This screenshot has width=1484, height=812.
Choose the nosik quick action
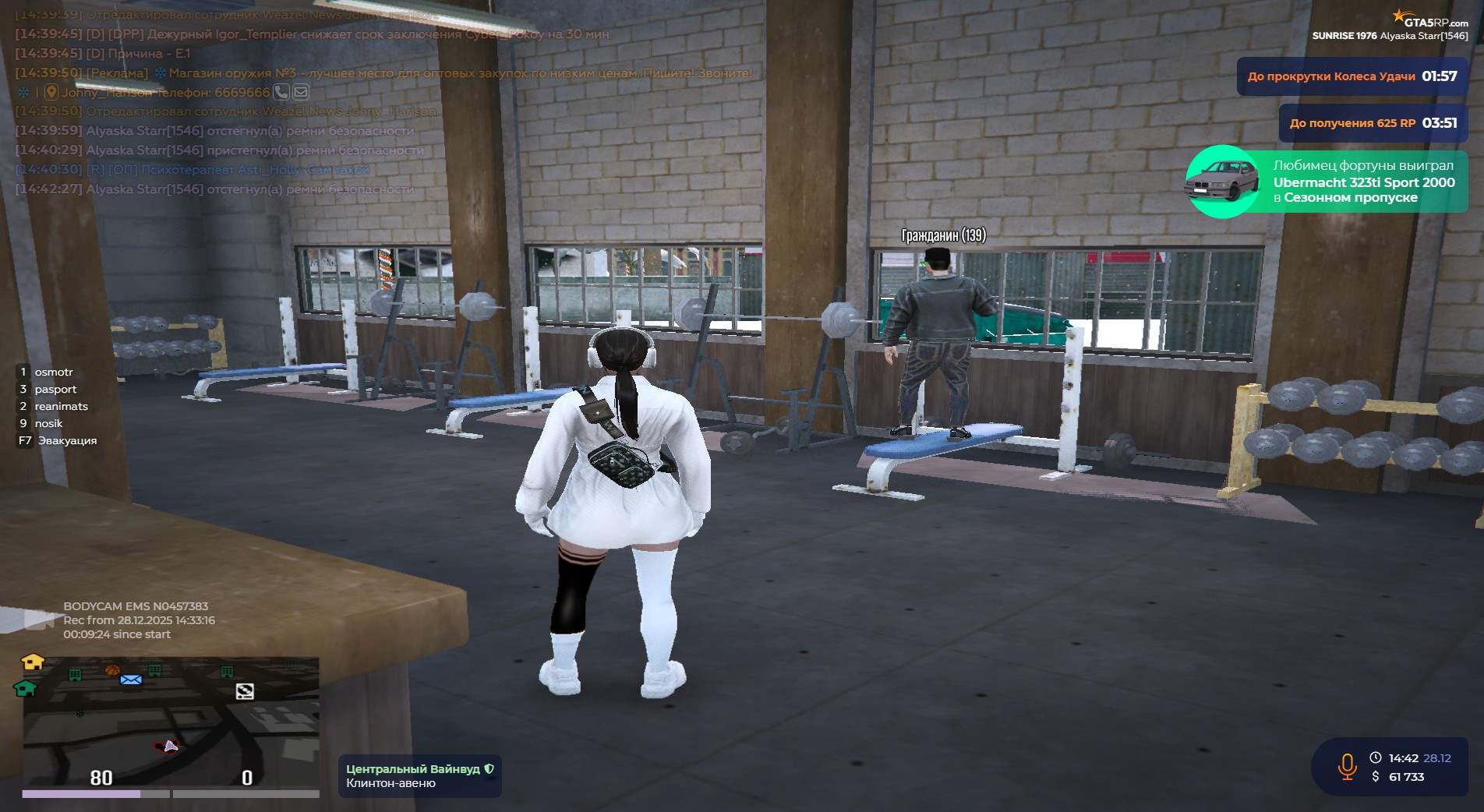[x=48, y=423]
